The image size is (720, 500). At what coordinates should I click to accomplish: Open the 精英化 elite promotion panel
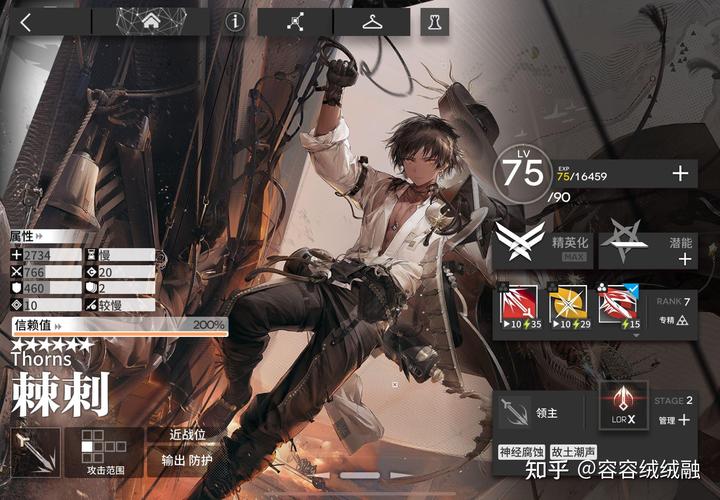(x=543, y=245)
